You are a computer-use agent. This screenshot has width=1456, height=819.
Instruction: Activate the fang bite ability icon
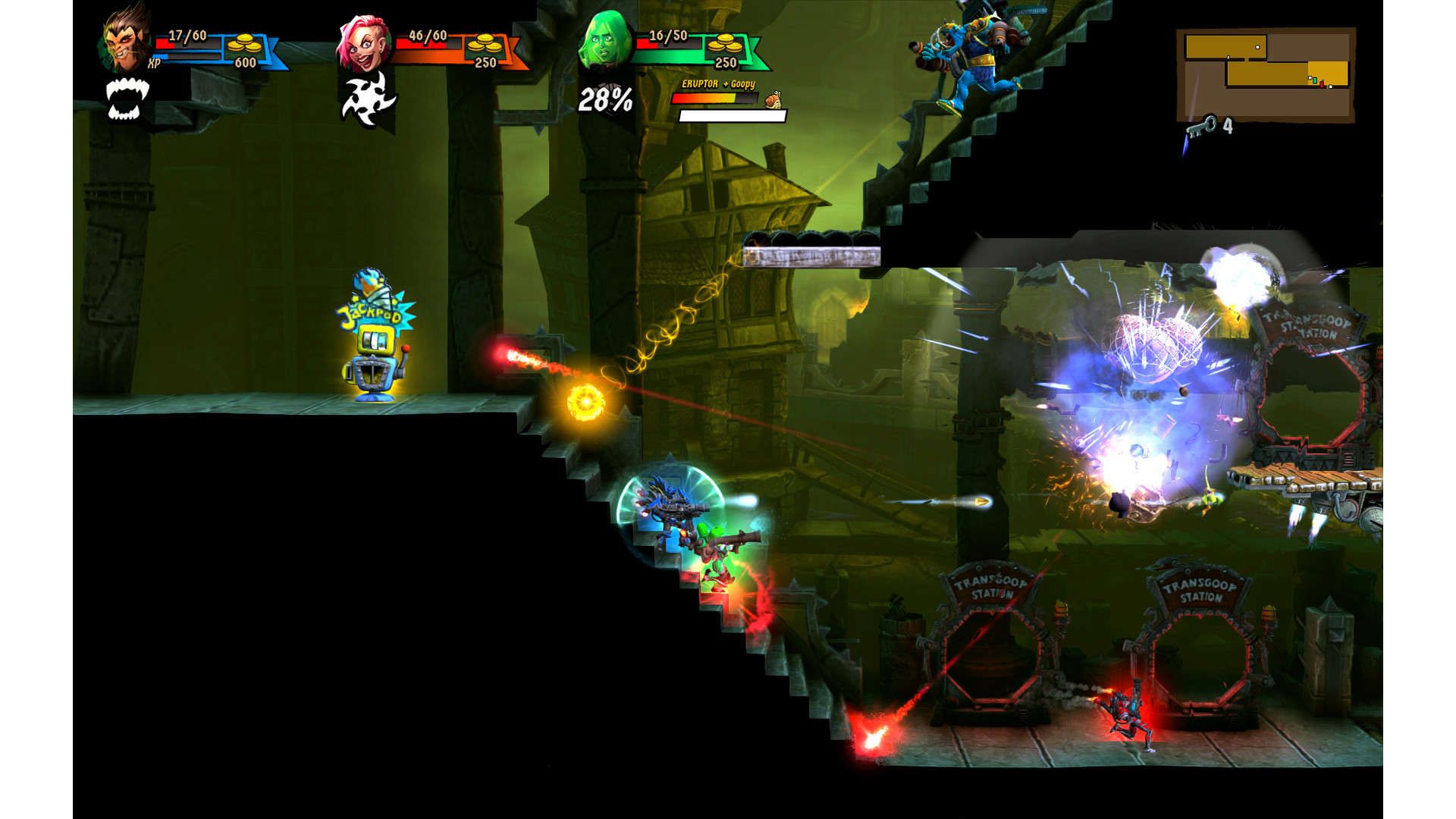tap(127, 100)
